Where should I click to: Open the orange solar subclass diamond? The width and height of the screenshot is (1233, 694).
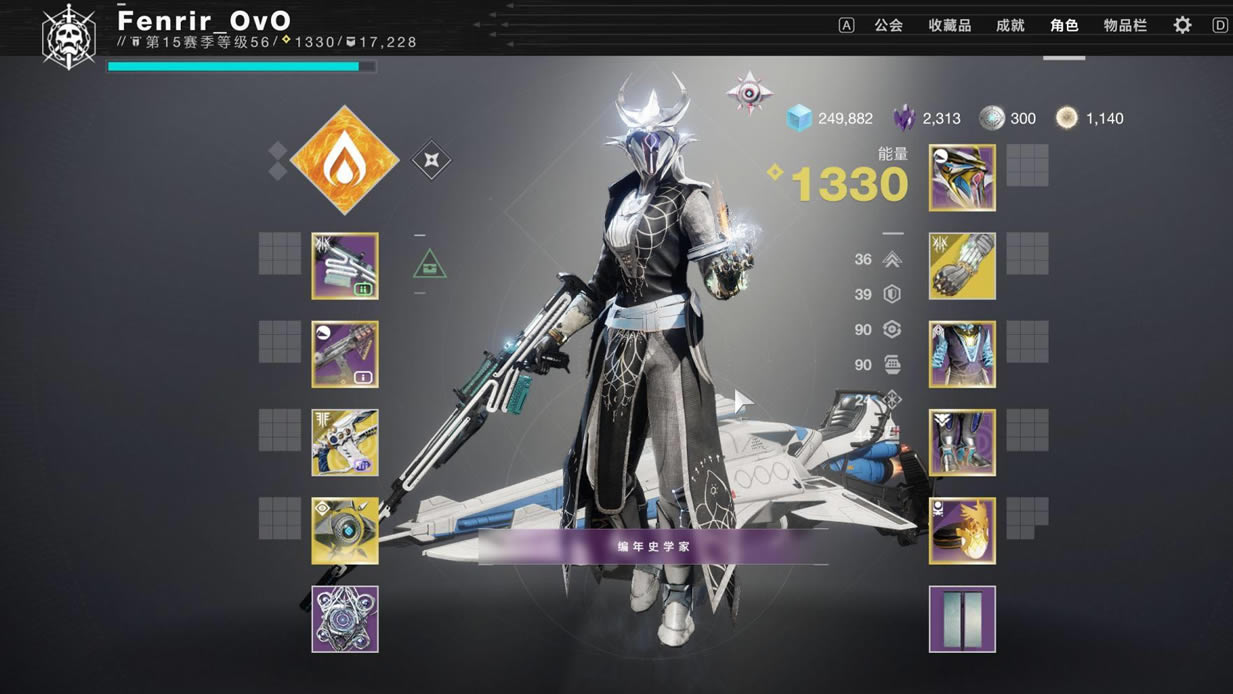click(x=344, y=160)
